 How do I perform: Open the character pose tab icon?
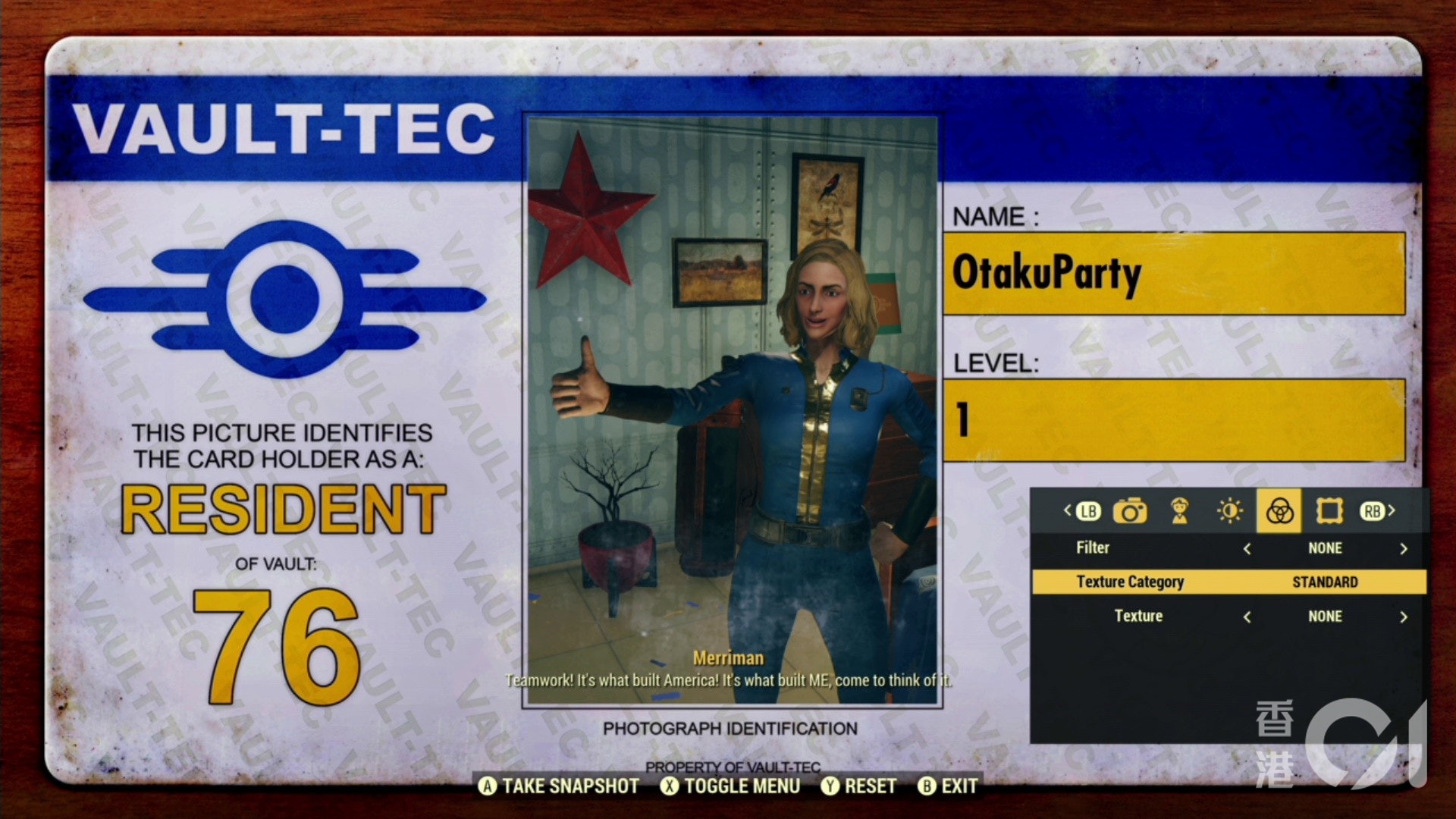(1181, 510)
